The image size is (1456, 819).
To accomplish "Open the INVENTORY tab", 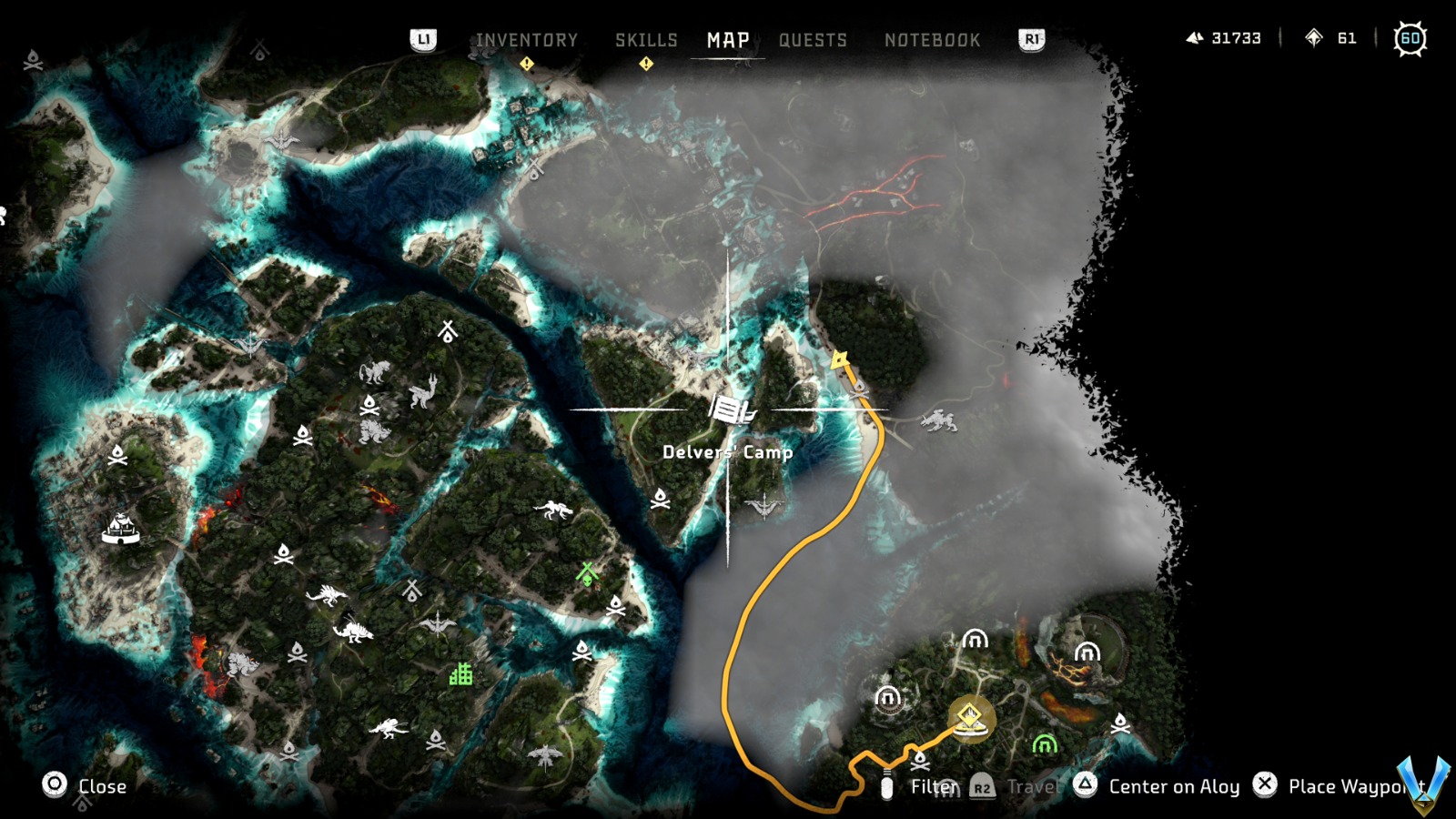I will (525, 39).
